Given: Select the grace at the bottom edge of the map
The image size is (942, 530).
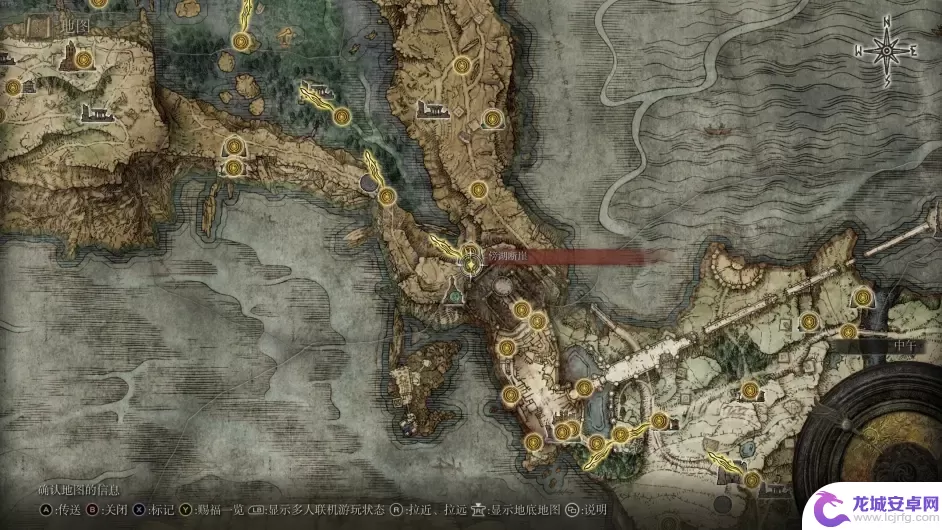Looking at the screenshot, I should [x=751, y=480].
